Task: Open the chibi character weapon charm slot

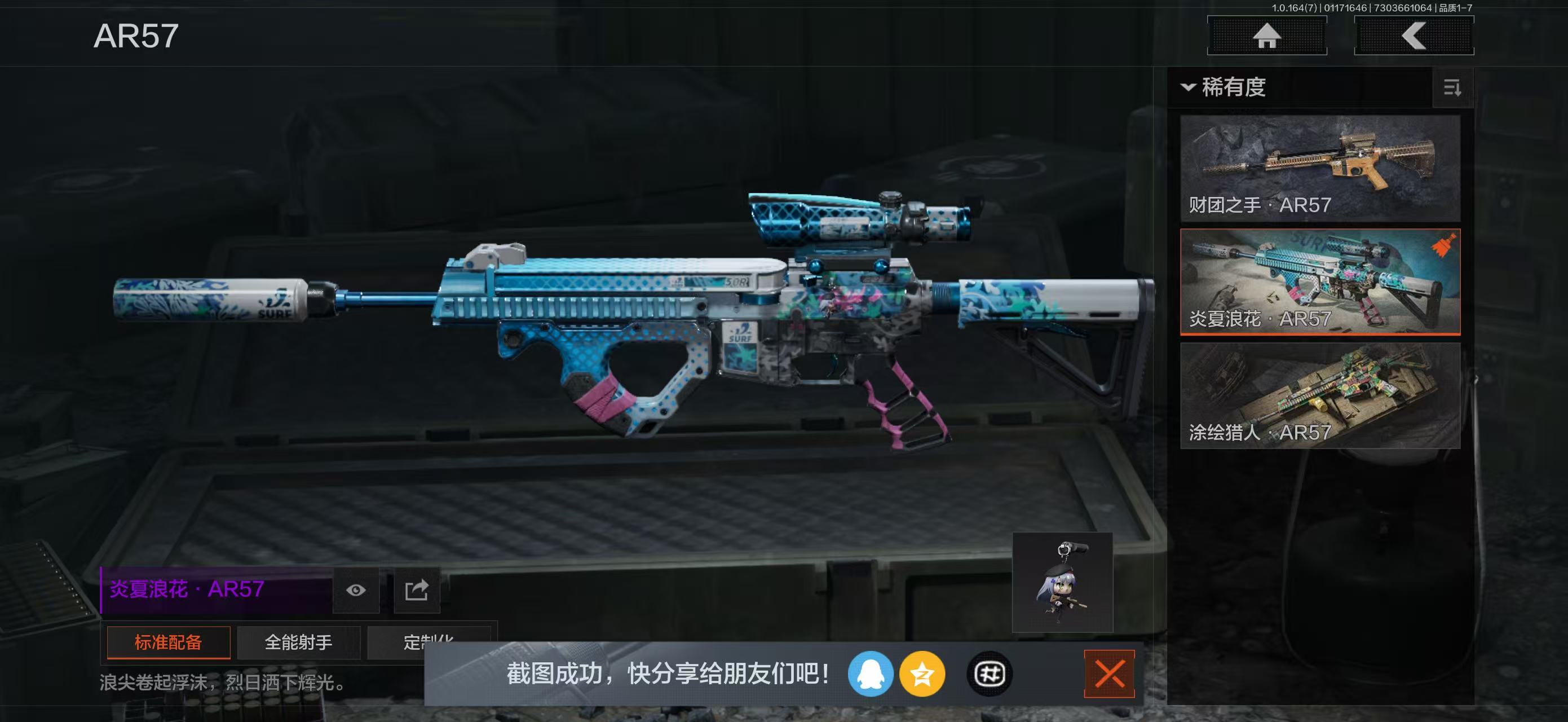Action: pyautogui.click(x=1062, y=583)
